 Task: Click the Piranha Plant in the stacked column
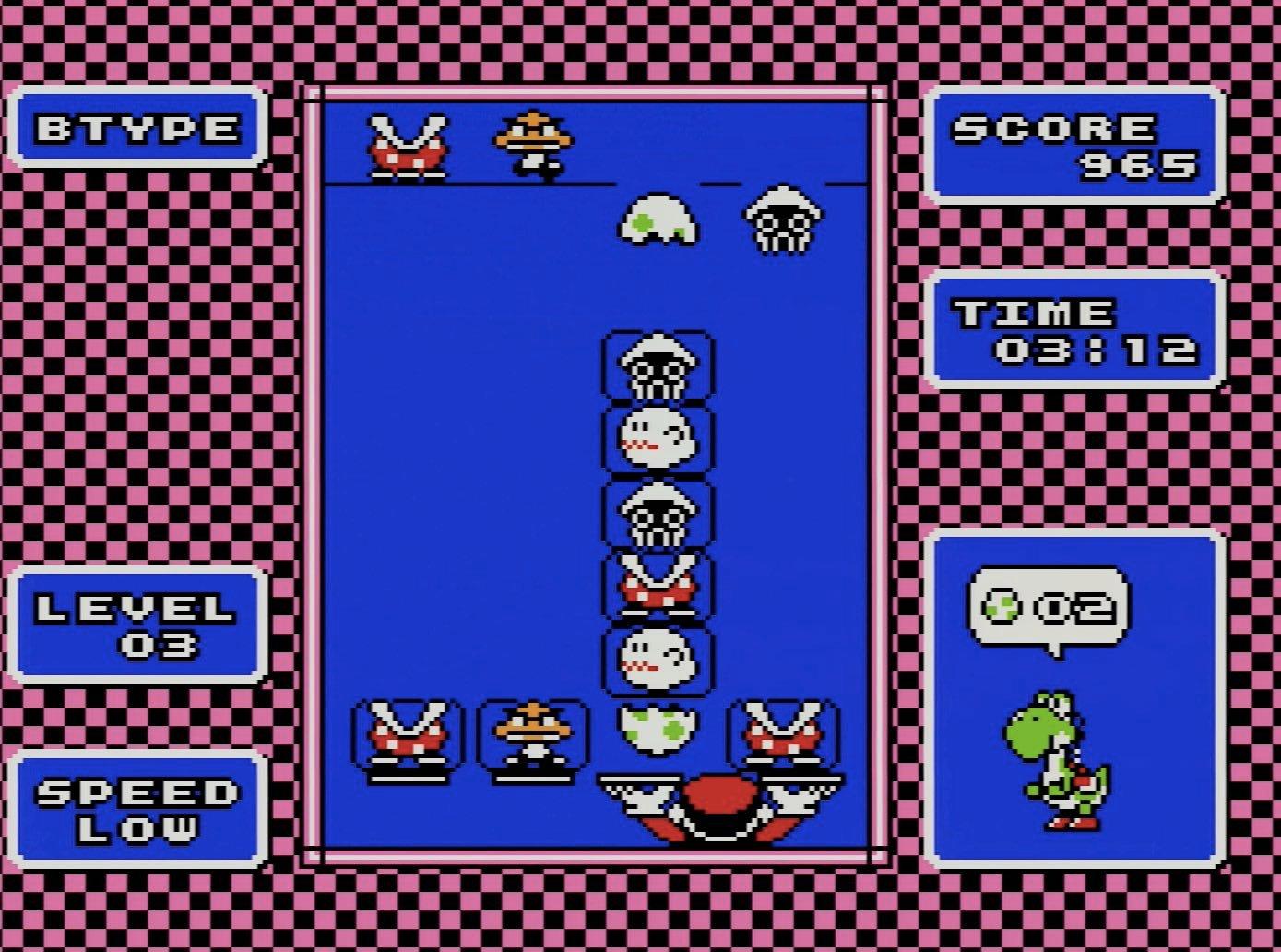coord(658,590)
